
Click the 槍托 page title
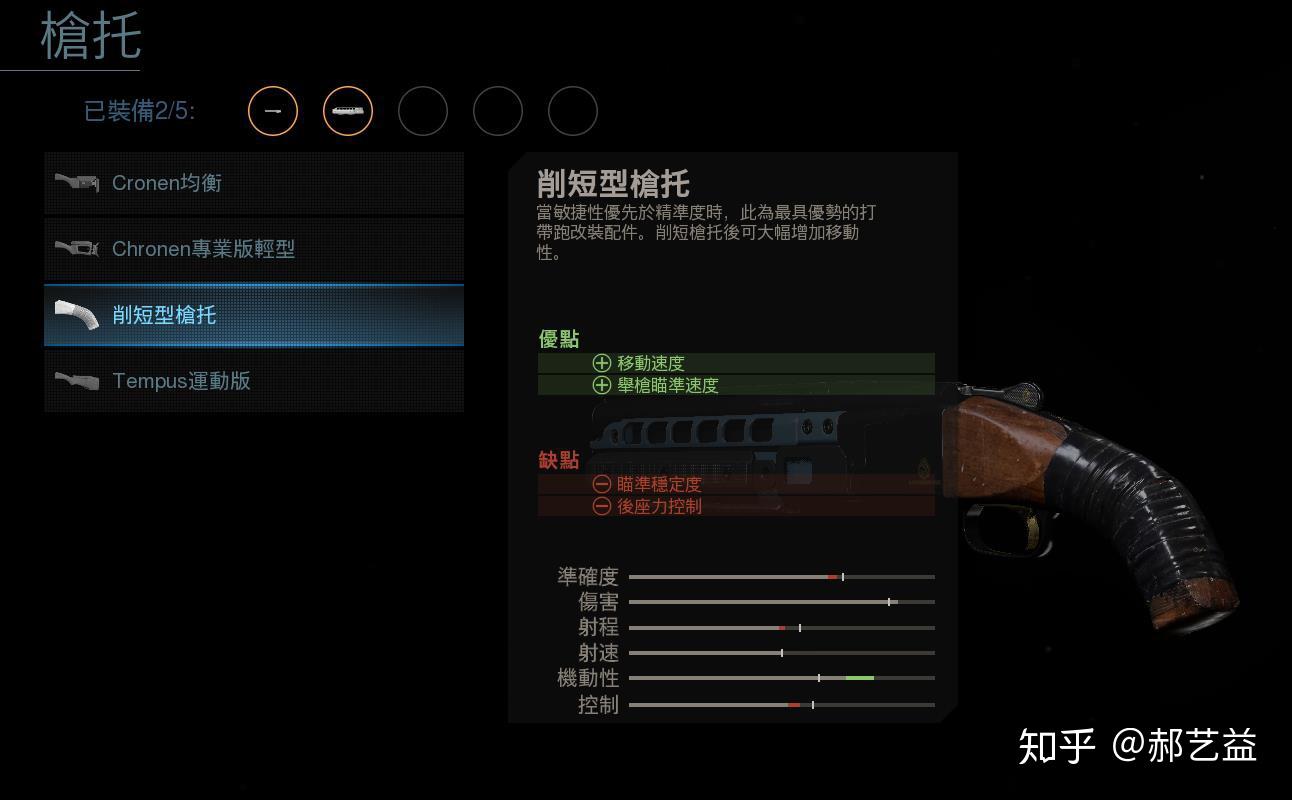pyautogui.click(x=89, y=37)
